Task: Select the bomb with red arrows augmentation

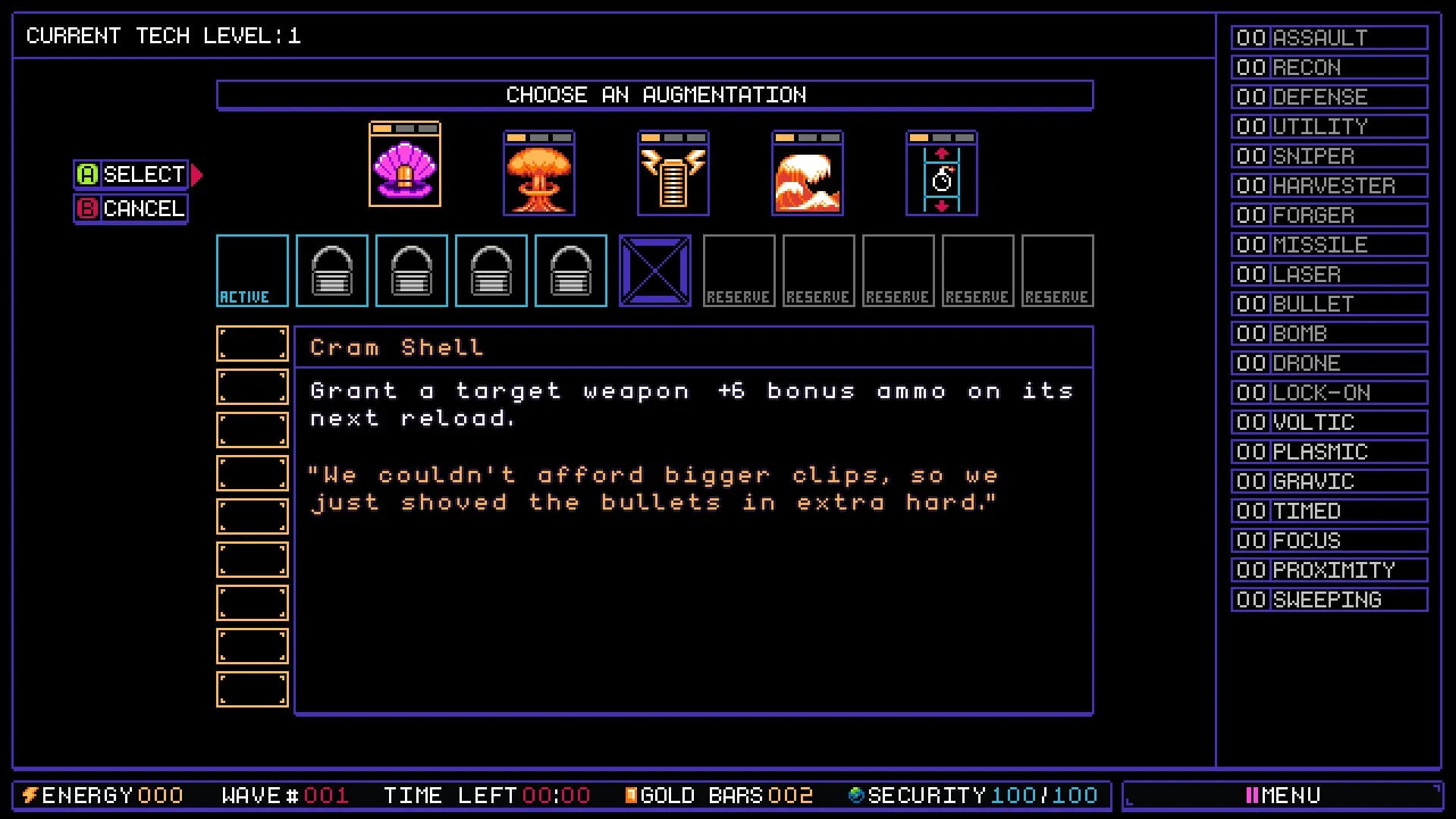Action: (x=942, y=174)
